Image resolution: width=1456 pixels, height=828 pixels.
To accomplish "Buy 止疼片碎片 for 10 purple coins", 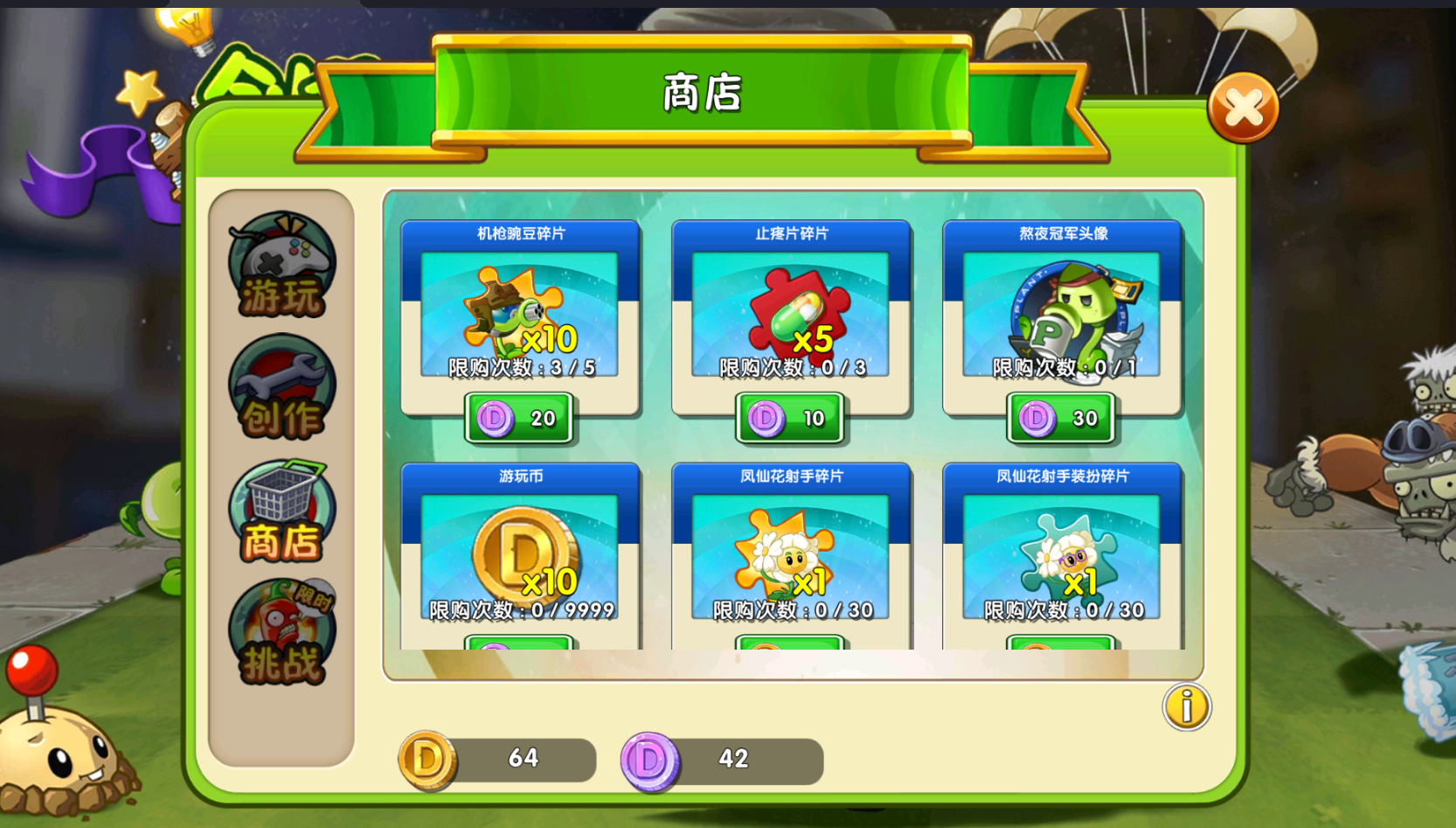I will coord(791,419).
